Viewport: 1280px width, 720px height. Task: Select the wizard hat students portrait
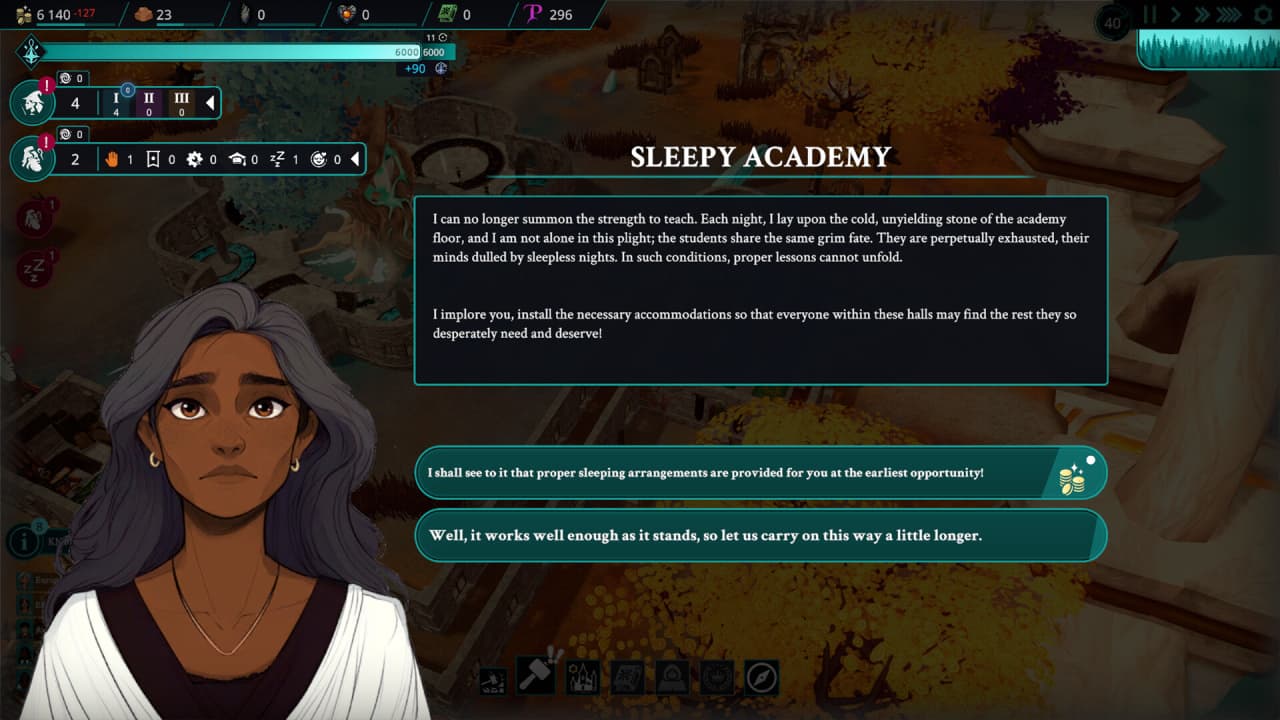pos(33,103)
